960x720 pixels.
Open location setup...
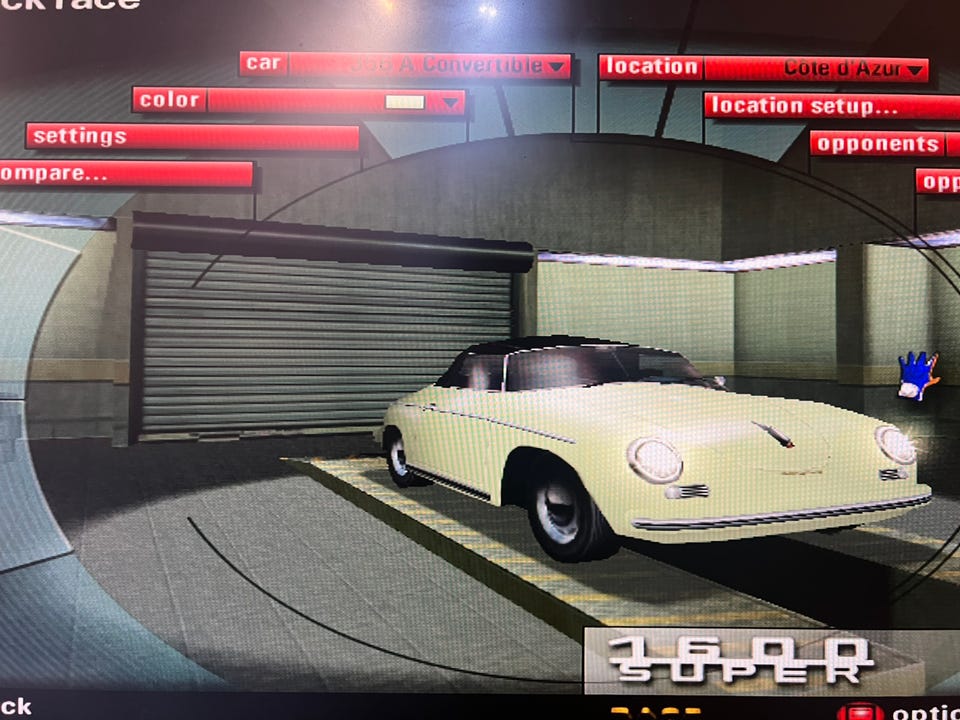(x=830, y=106)
